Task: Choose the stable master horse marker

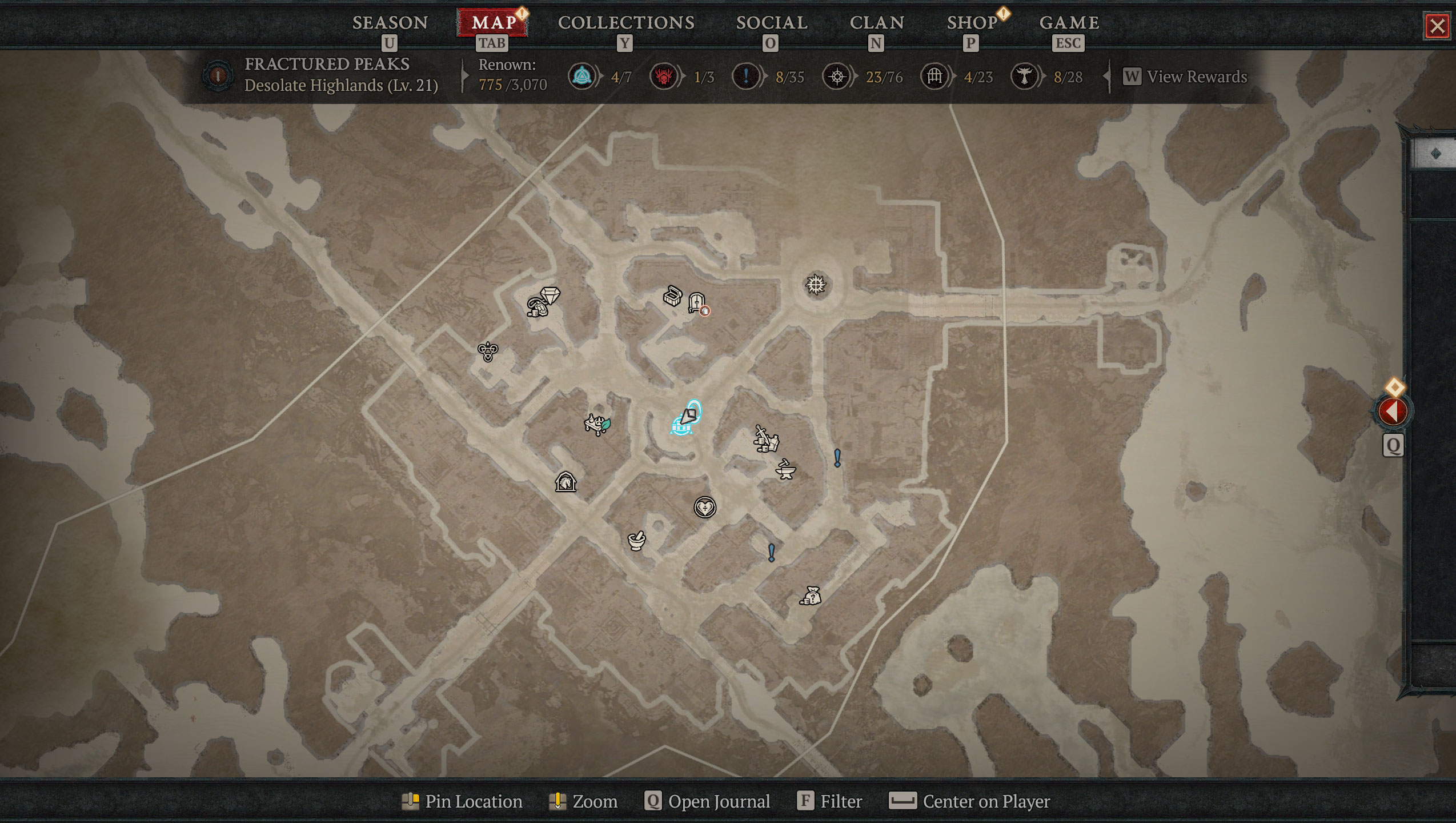Action: click(x=565, y=482)
